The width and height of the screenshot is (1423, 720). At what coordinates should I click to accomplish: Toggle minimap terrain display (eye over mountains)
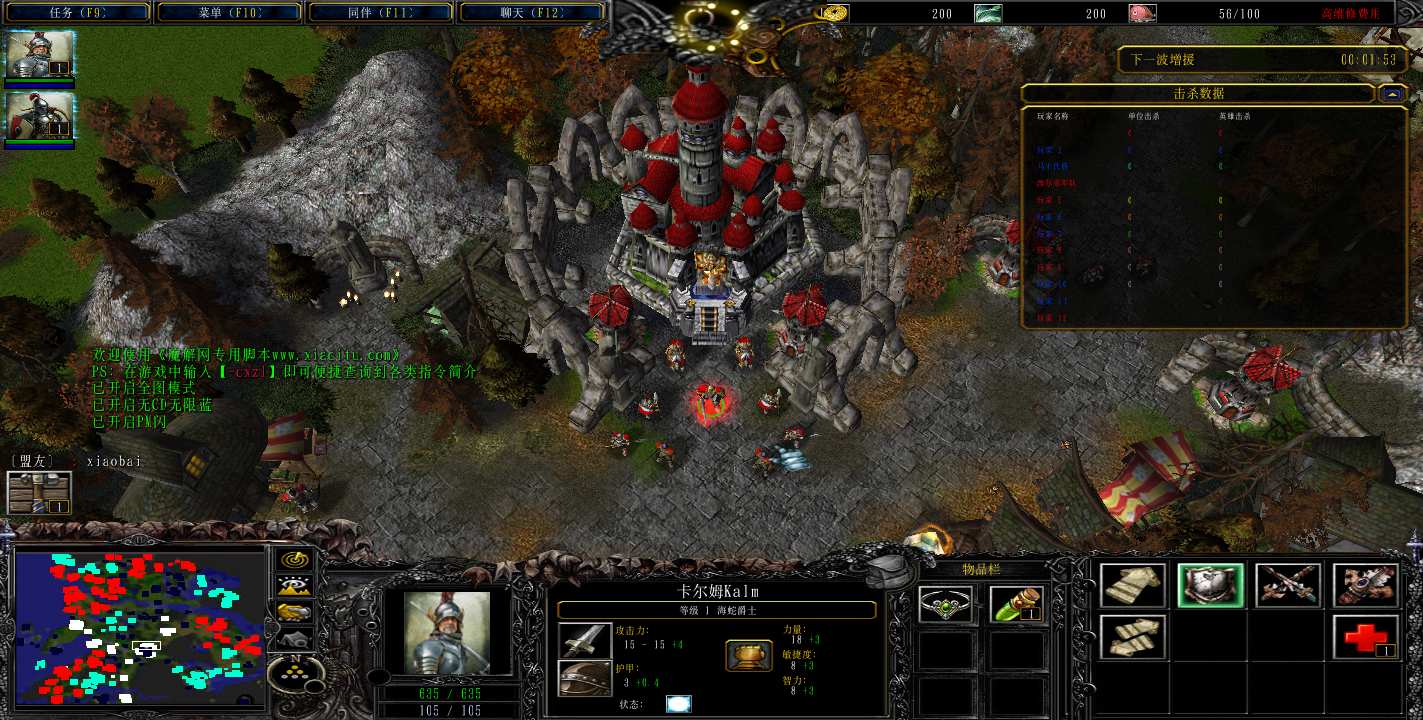[x=294, y=587]
